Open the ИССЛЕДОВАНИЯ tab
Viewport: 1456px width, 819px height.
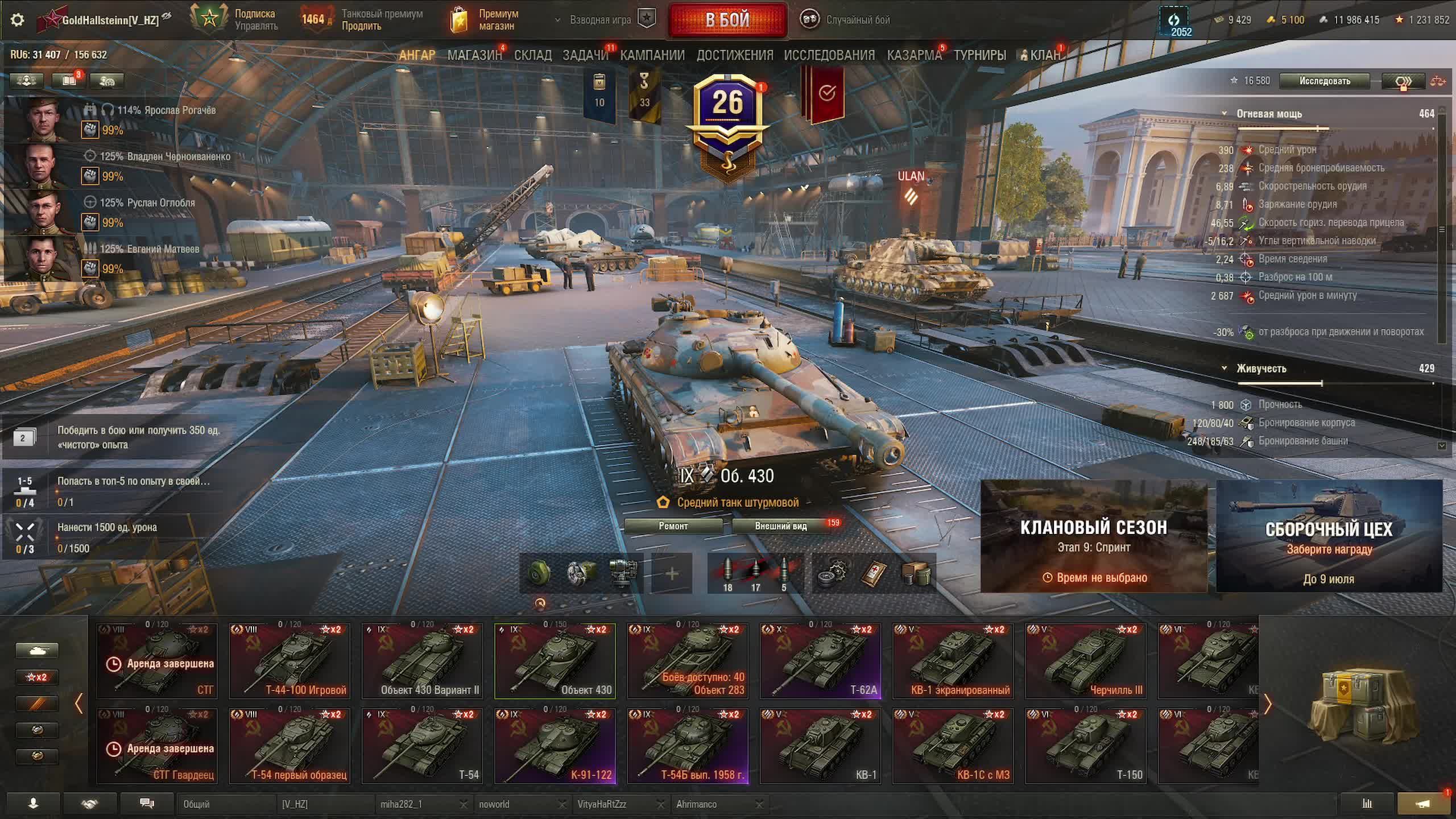pyautogui.click(x=829, y=55)
